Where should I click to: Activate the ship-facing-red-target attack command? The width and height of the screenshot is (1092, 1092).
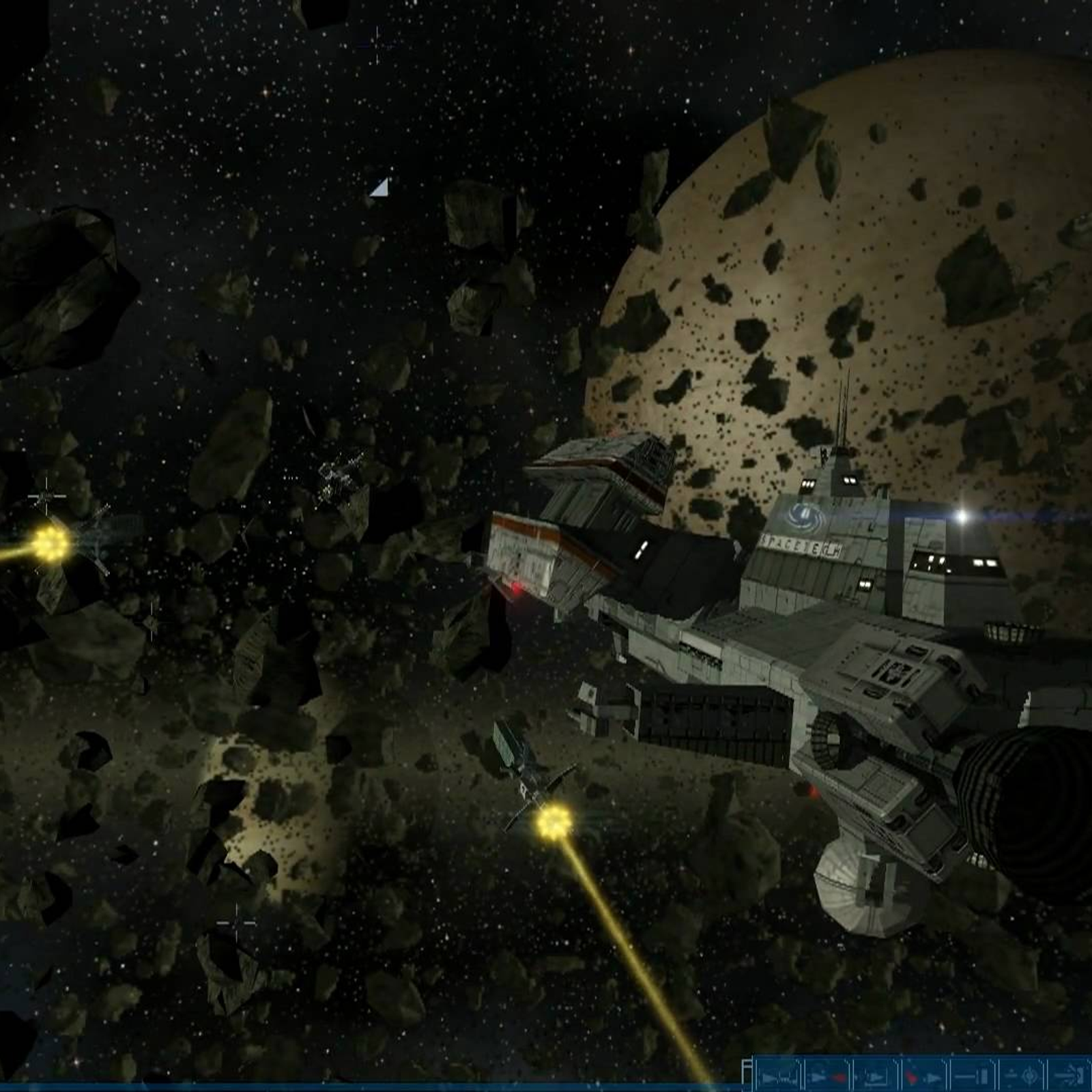click(827, 1076)
